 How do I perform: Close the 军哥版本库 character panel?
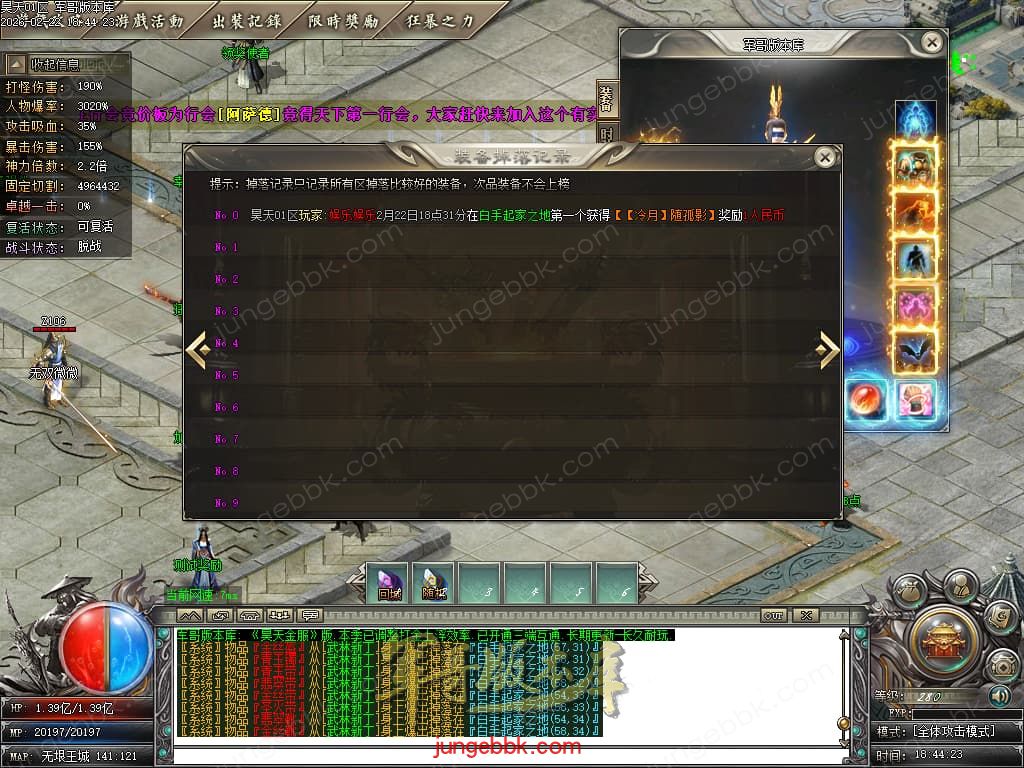[931, 43]
